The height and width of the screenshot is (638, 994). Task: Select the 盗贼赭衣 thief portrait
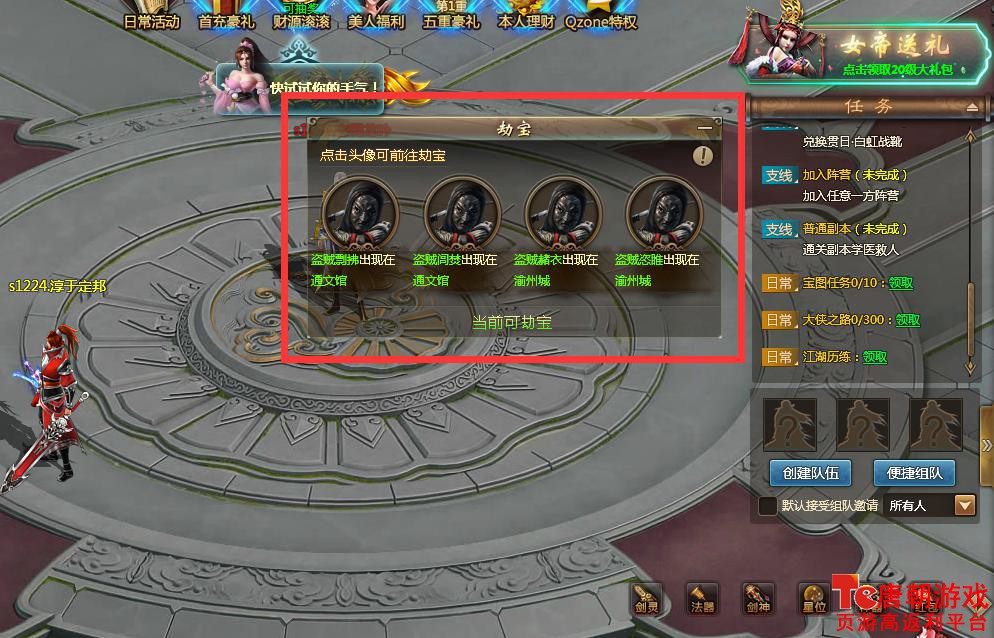562,211
